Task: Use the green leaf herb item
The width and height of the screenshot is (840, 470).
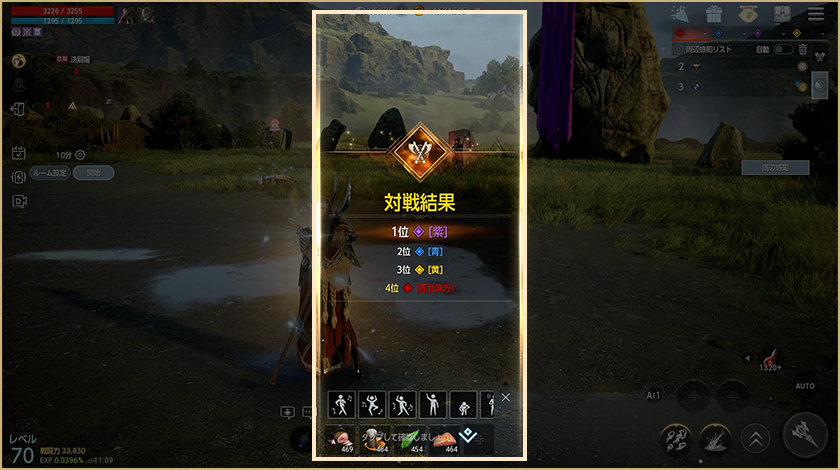Action: coord(412,438)
